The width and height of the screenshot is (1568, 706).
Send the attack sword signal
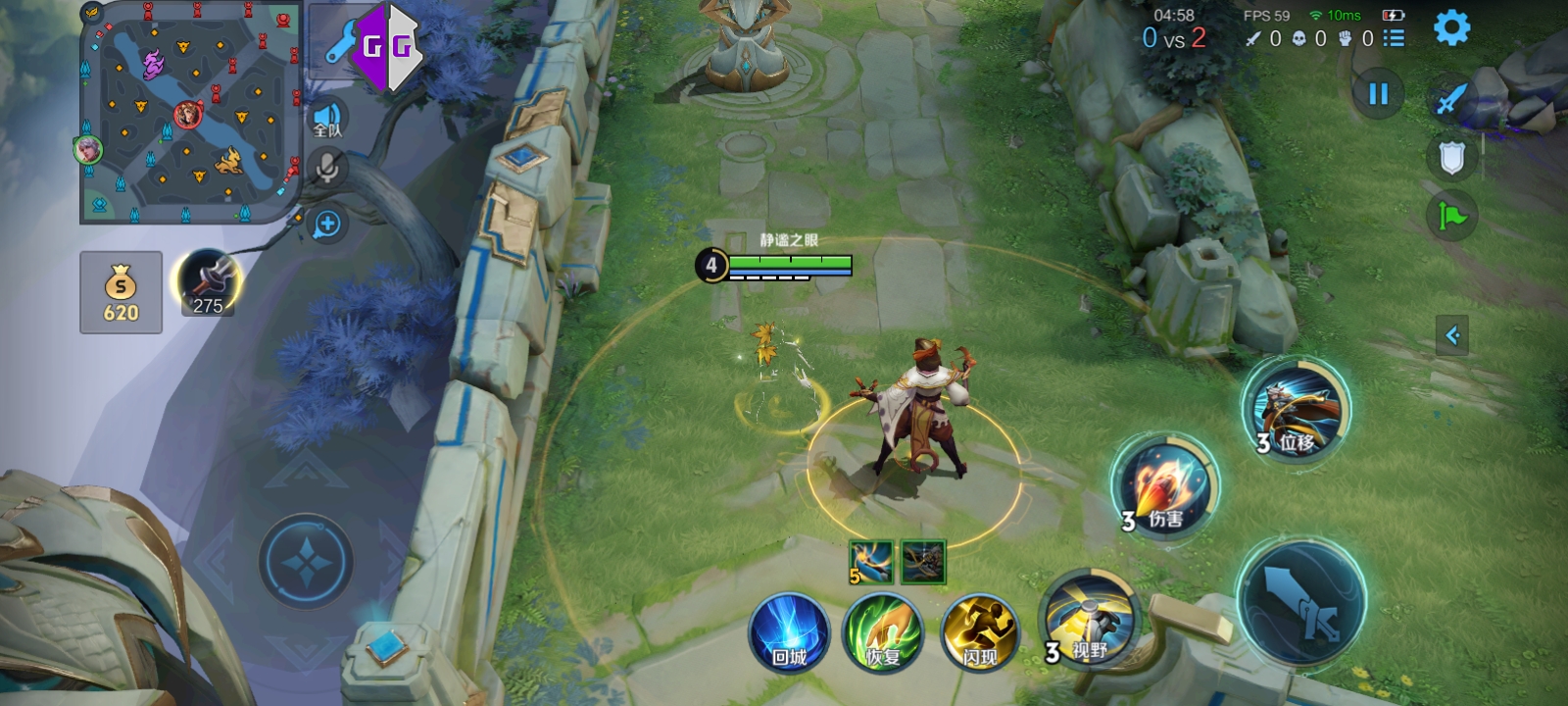(1451, 99)
